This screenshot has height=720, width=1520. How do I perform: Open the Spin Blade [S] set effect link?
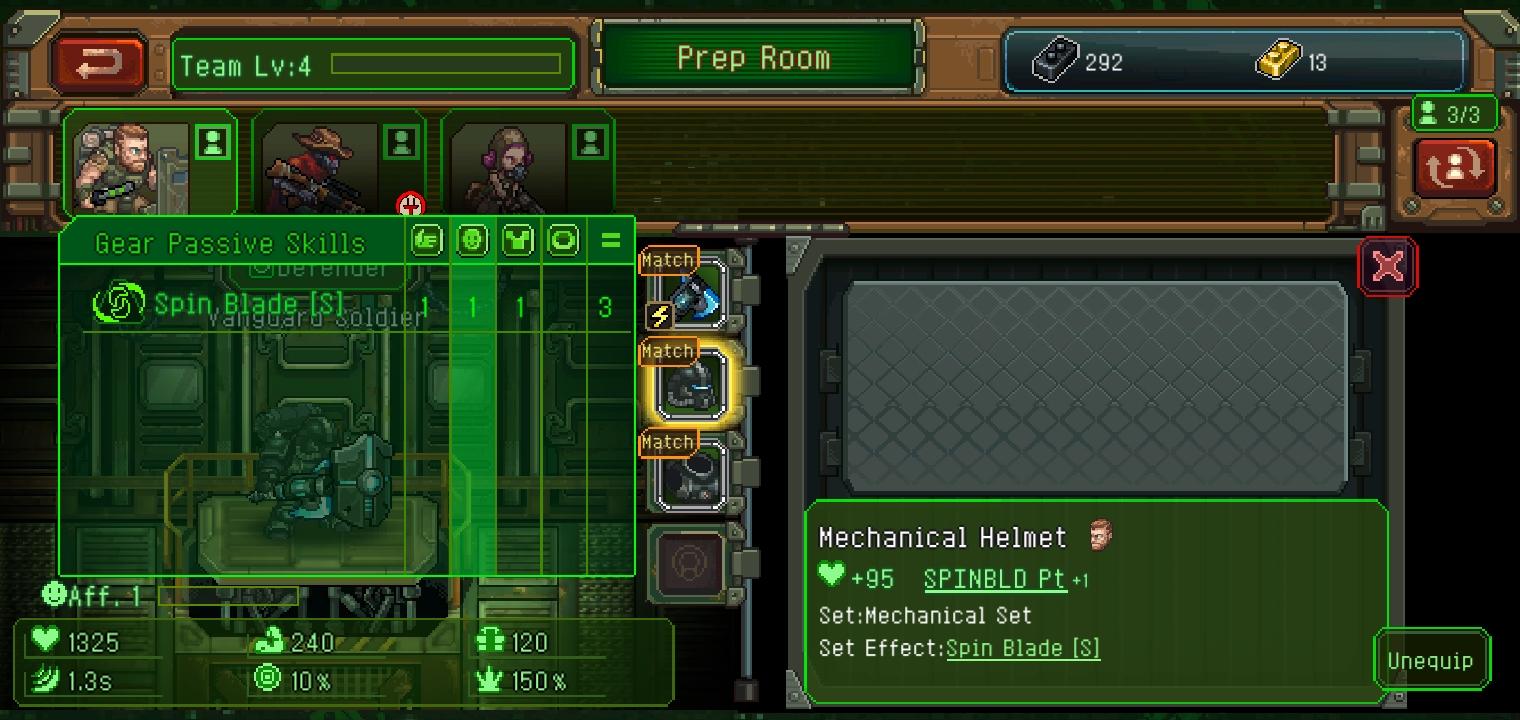(x=1023, y=648)
